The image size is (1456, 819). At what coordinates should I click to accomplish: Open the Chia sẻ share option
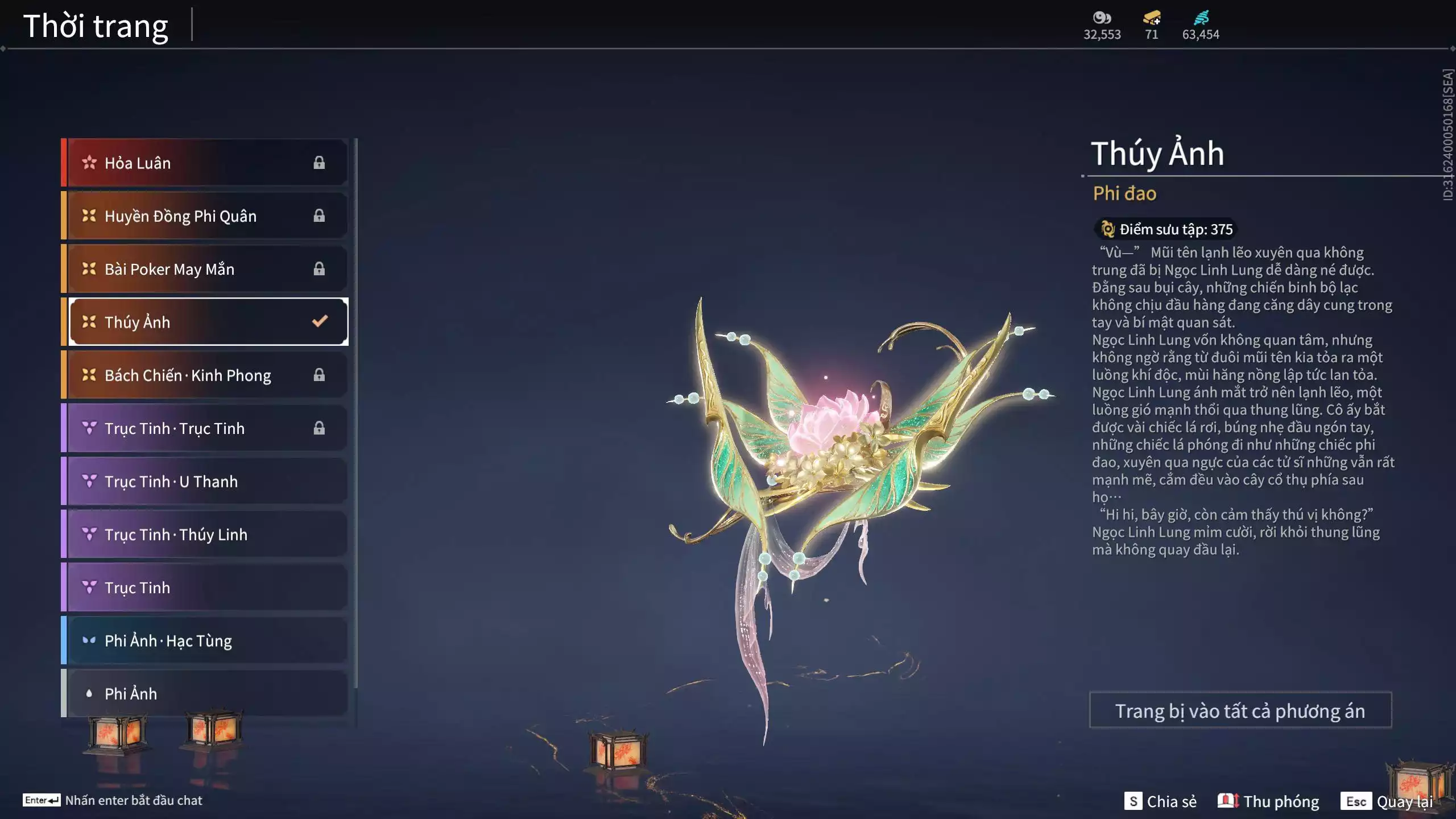tap(1161, 801)
